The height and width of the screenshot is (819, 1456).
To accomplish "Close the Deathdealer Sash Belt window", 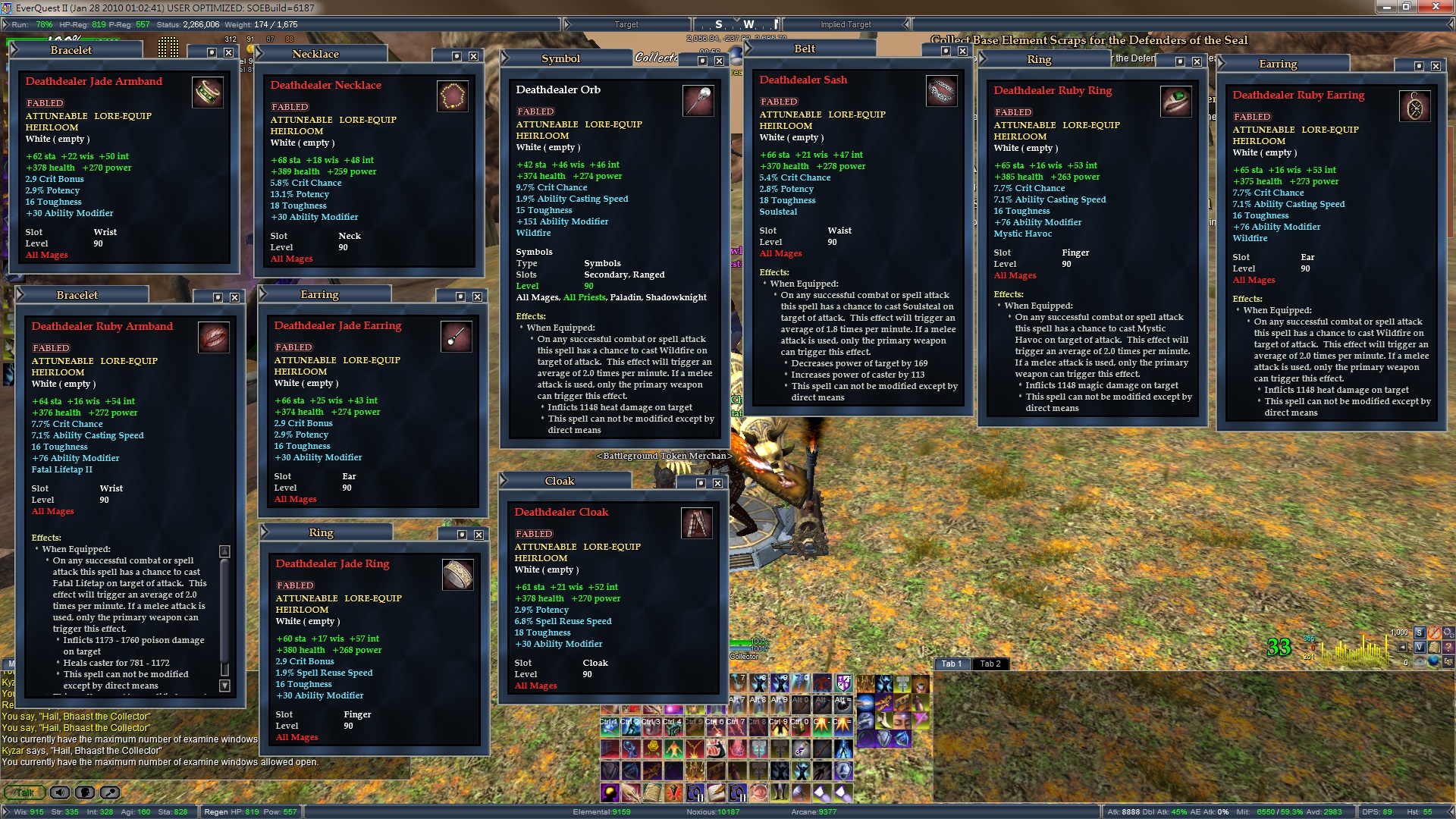I will pos(962,51).
